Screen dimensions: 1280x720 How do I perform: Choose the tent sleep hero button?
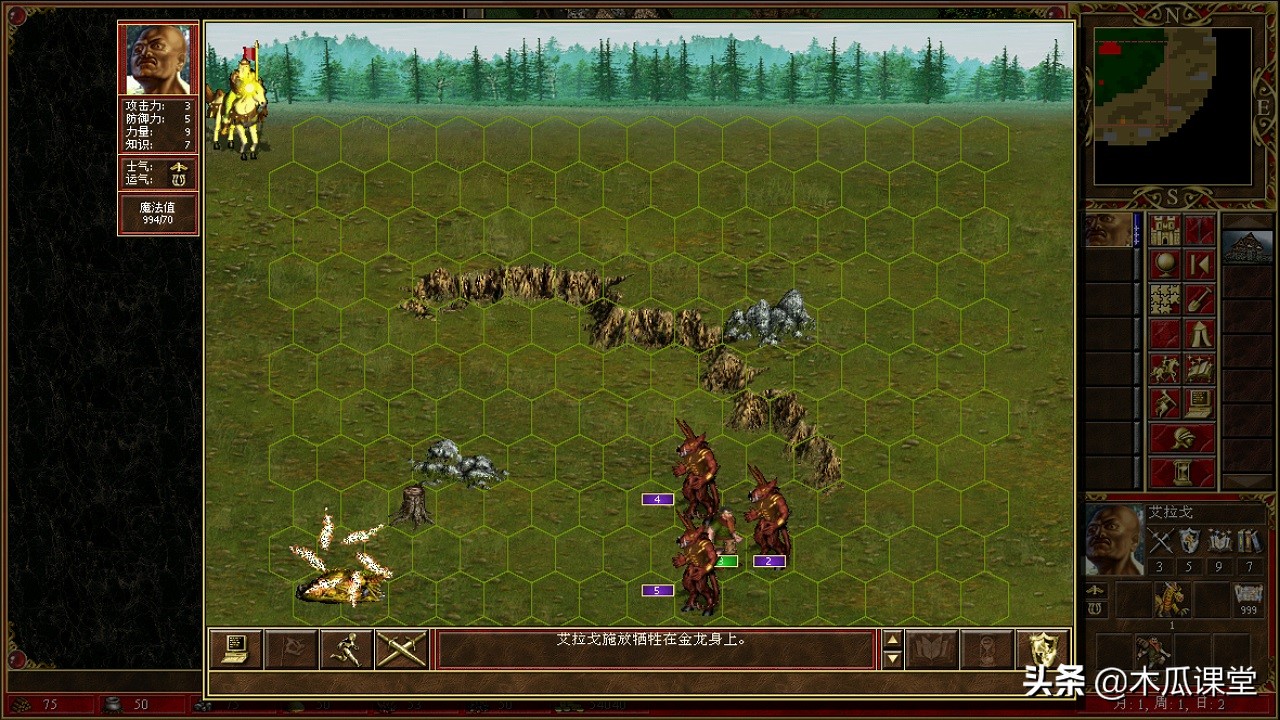tap(1199, 334)
